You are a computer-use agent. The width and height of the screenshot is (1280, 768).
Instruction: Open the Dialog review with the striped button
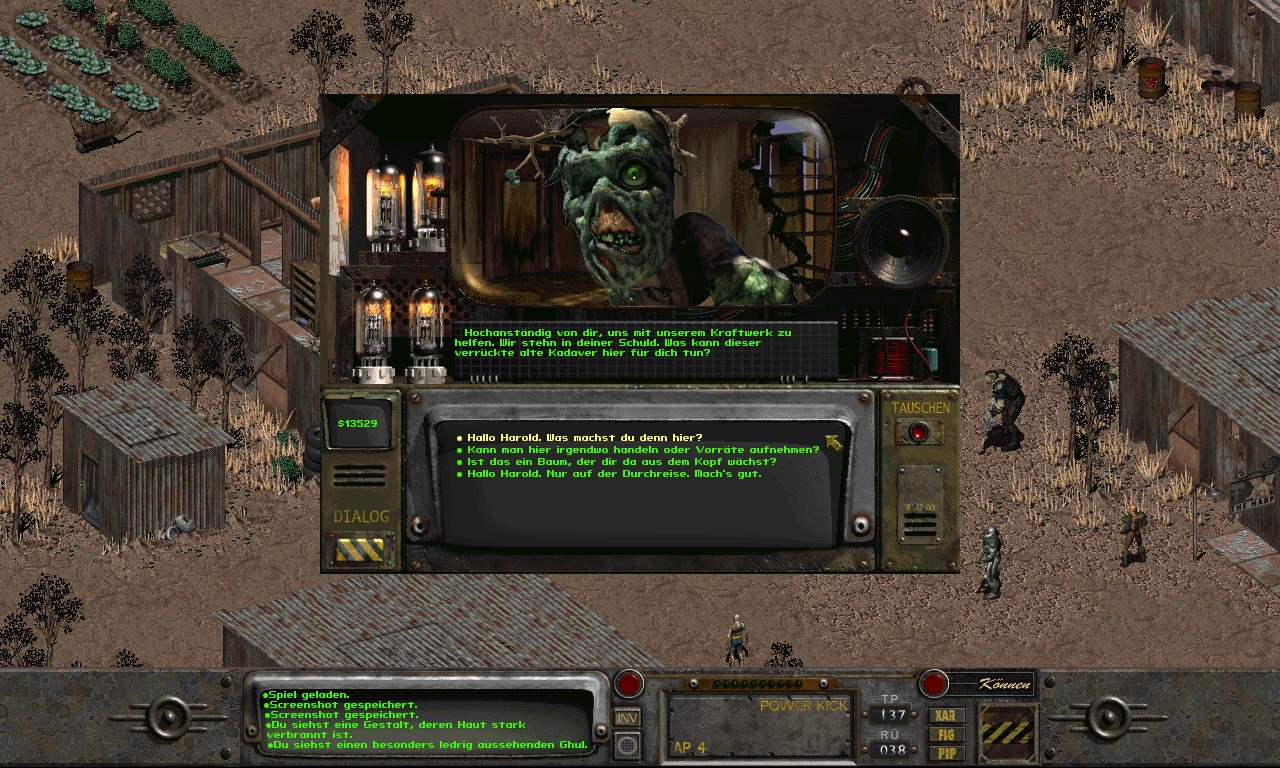pyautogui.click(x=361, y=550)
